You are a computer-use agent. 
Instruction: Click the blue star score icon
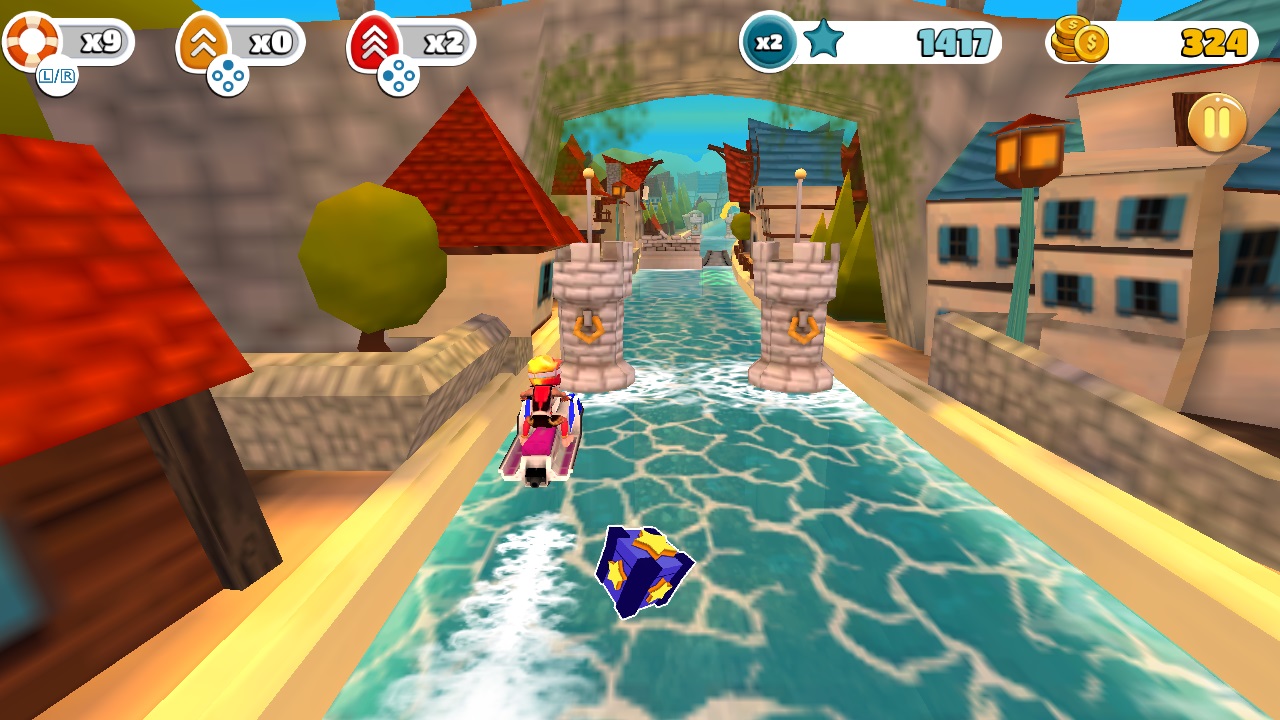coord(822,40)
